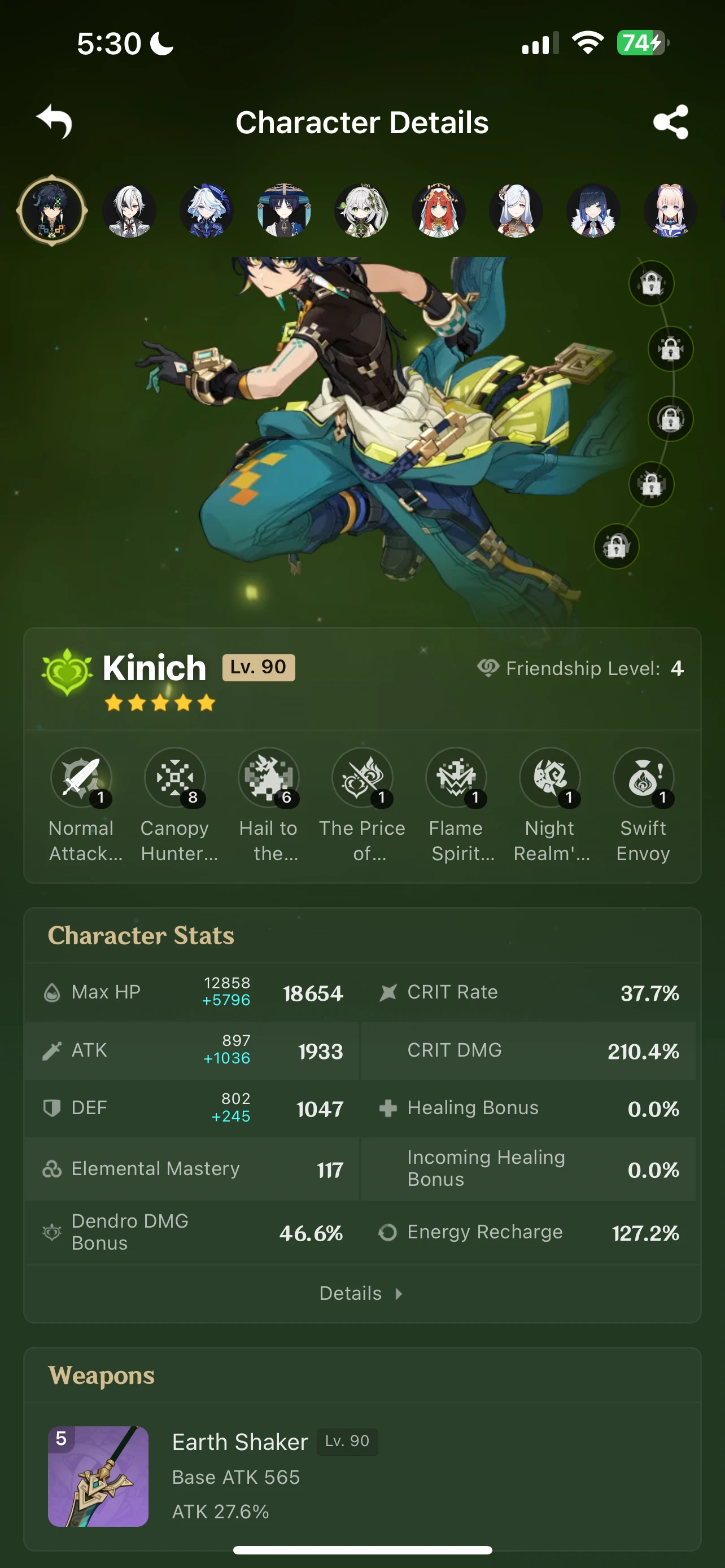The image size is (725, 1568).
Task: Open the "Night Realm'..." talent icon
Action: [550, 778]
